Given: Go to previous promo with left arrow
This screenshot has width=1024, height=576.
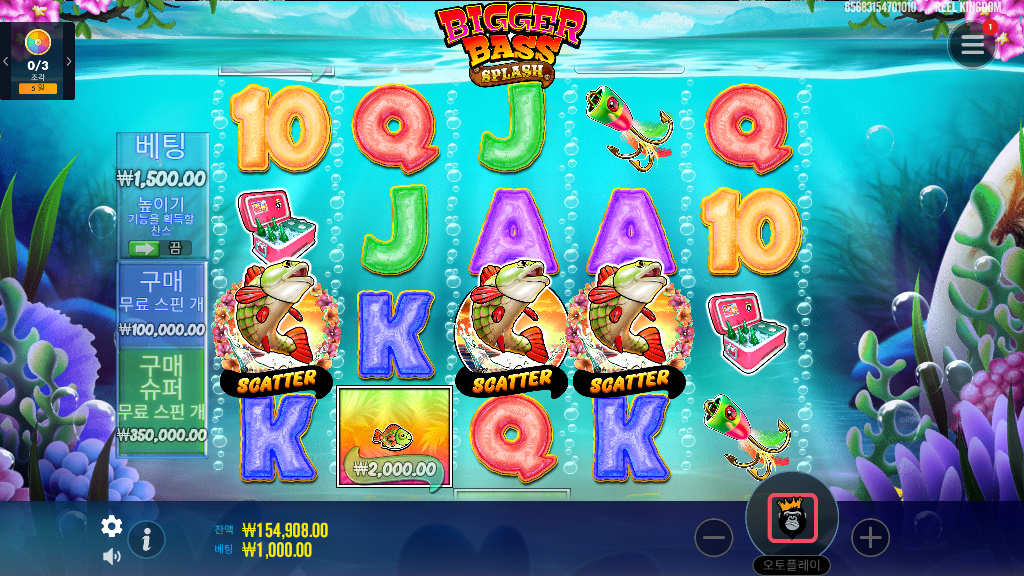Looking at the screenshot, I should (6, 61).
